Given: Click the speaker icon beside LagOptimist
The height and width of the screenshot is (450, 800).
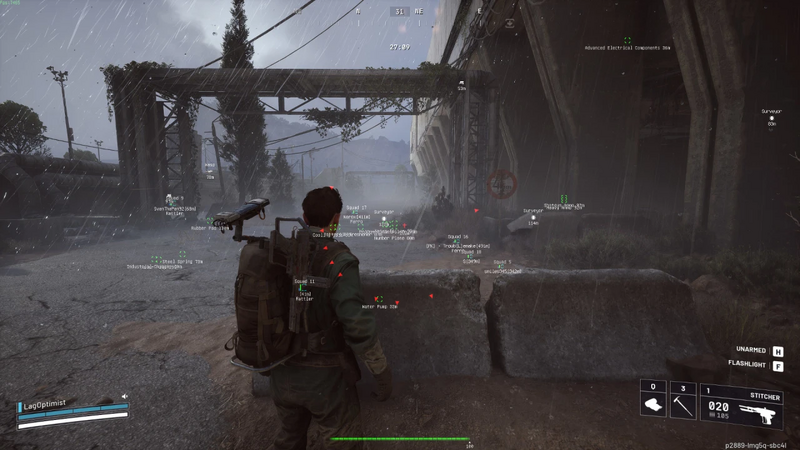Looking at the screenshot, I should click(x=125, y=396).
